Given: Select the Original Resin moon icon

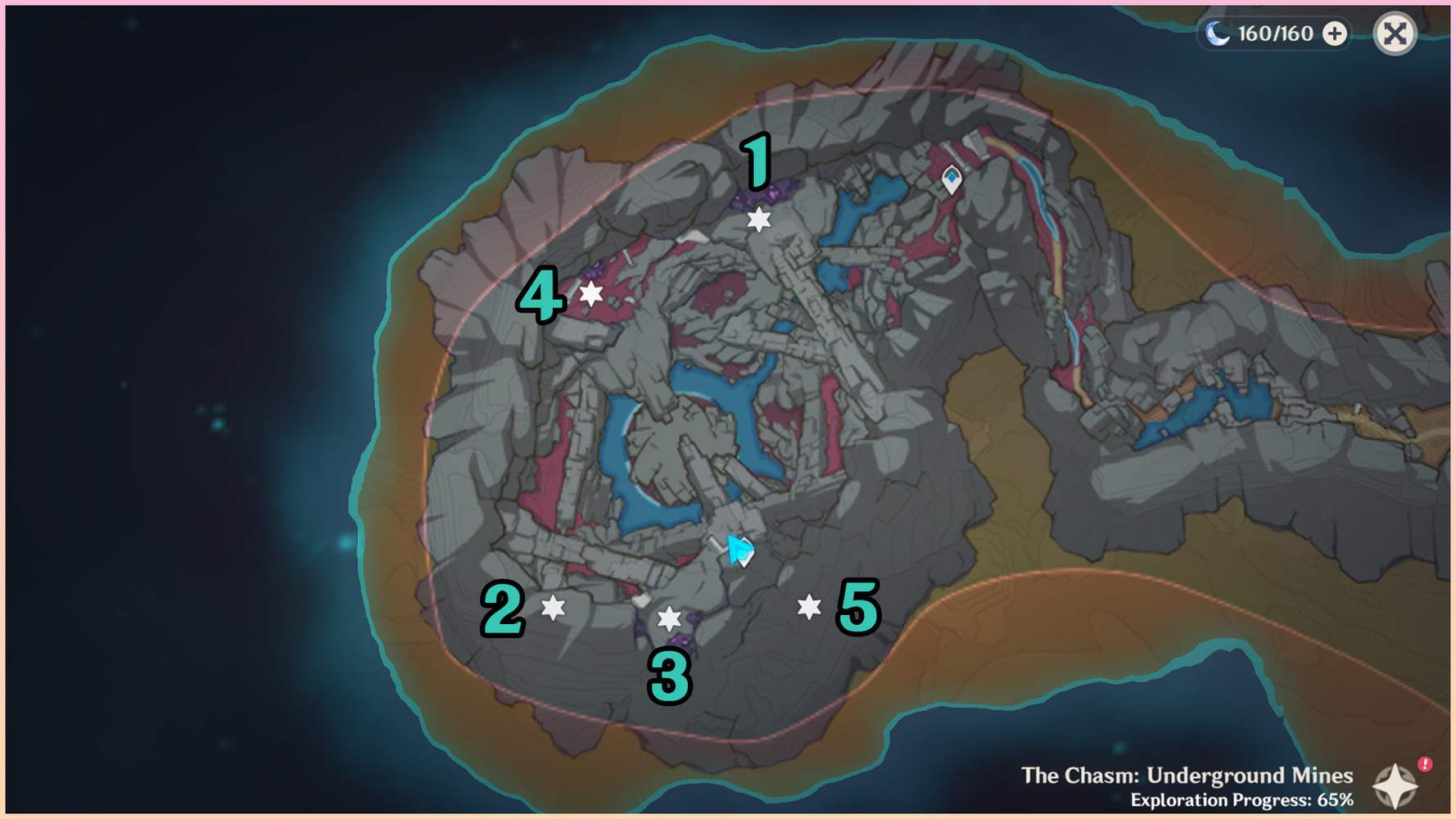Looking at the screenshot, I should tap(1217, 34).
